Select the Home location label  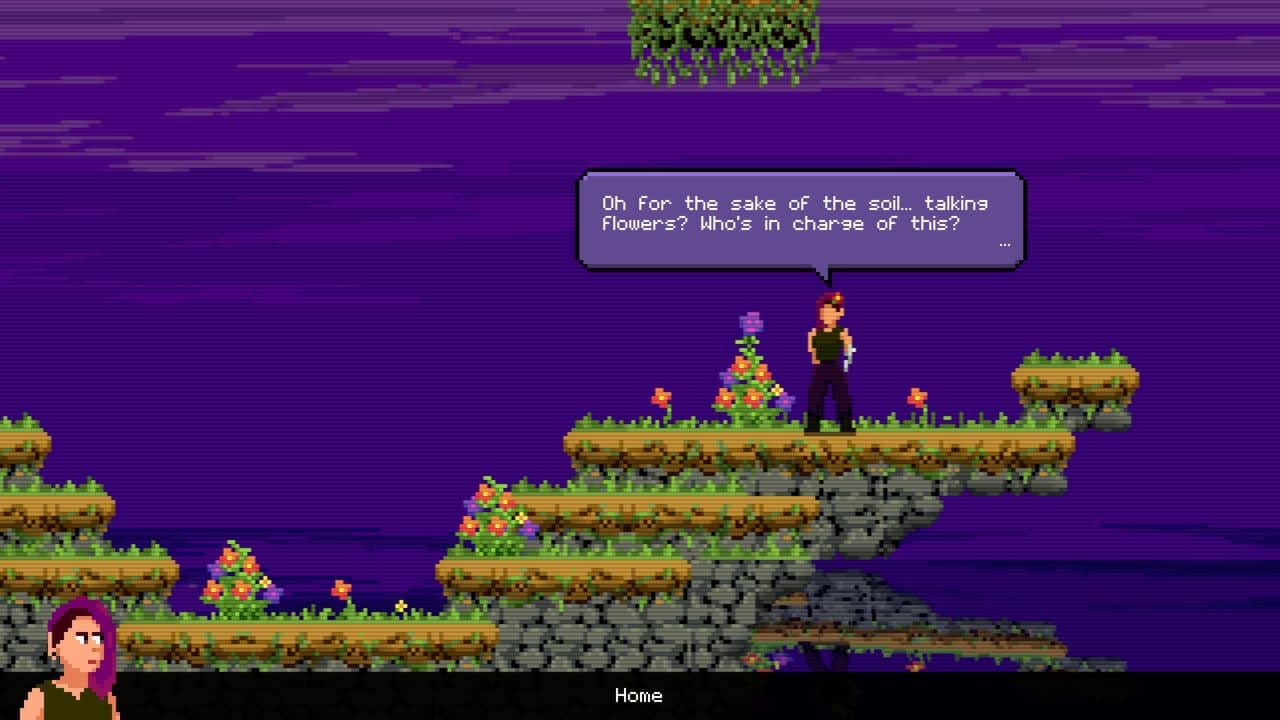(x=639, y=696)
